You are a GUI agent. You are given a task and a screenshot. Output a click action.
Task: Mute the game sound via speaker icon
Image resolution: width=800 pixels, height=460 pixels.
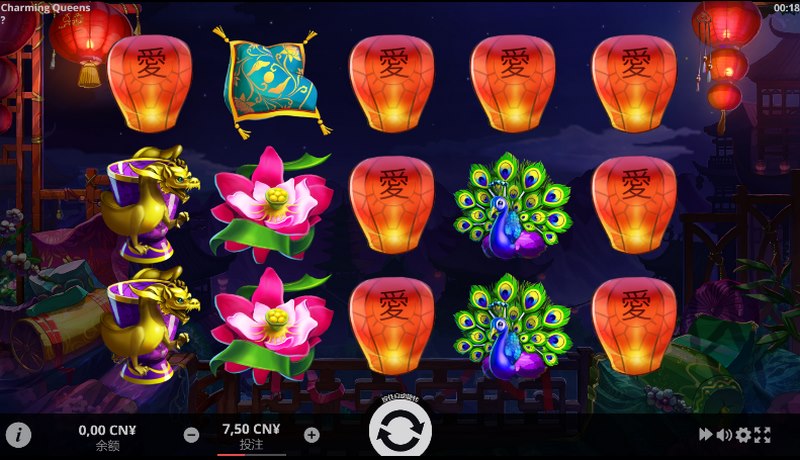[724, 435]
